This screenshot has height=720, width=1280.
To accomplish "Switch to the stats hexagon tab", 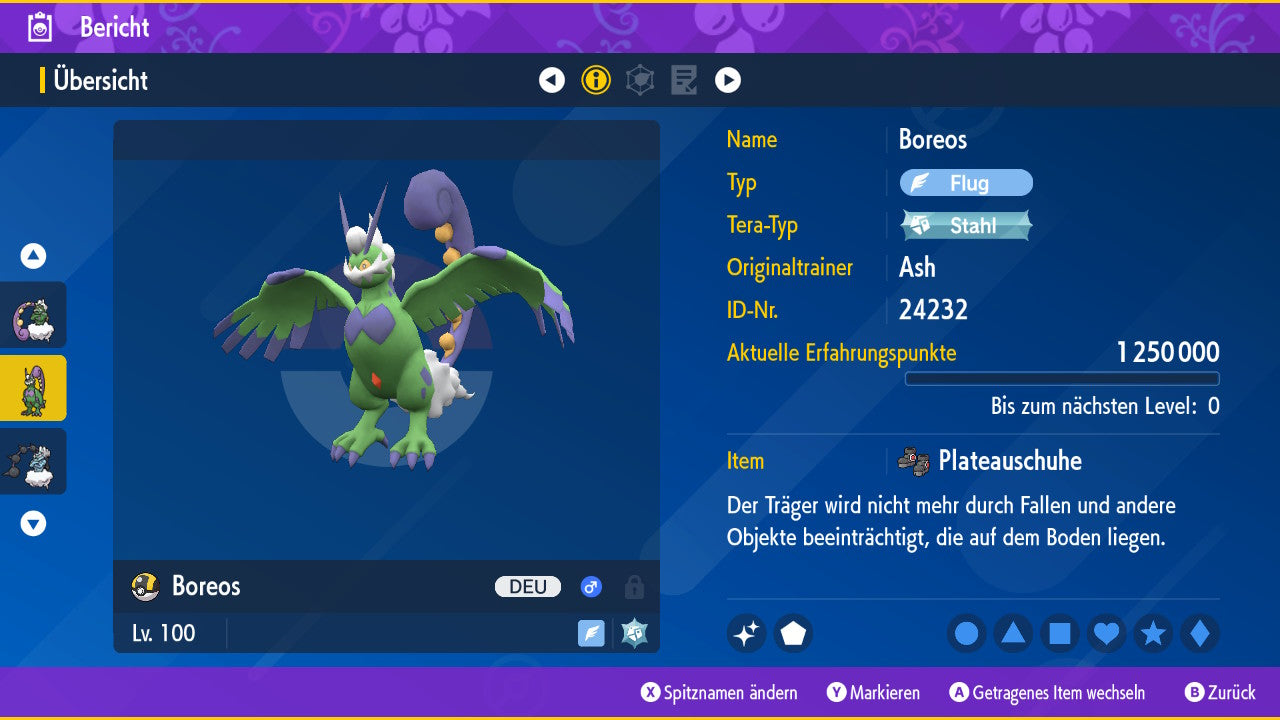I will tap(640, 80).
